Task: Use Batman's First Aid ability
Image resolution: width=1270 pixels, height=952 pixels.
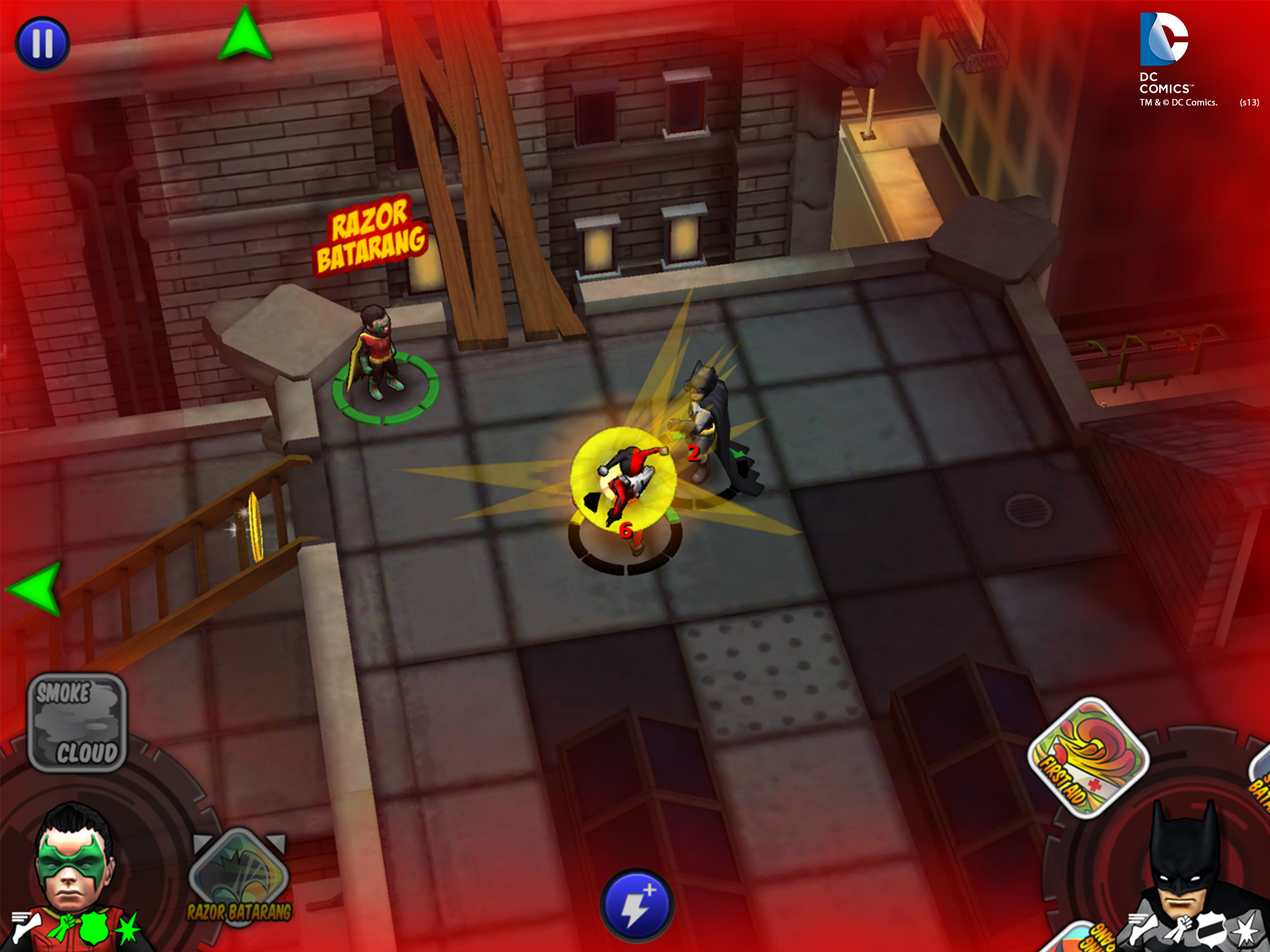Action: tap(1088, 757)
